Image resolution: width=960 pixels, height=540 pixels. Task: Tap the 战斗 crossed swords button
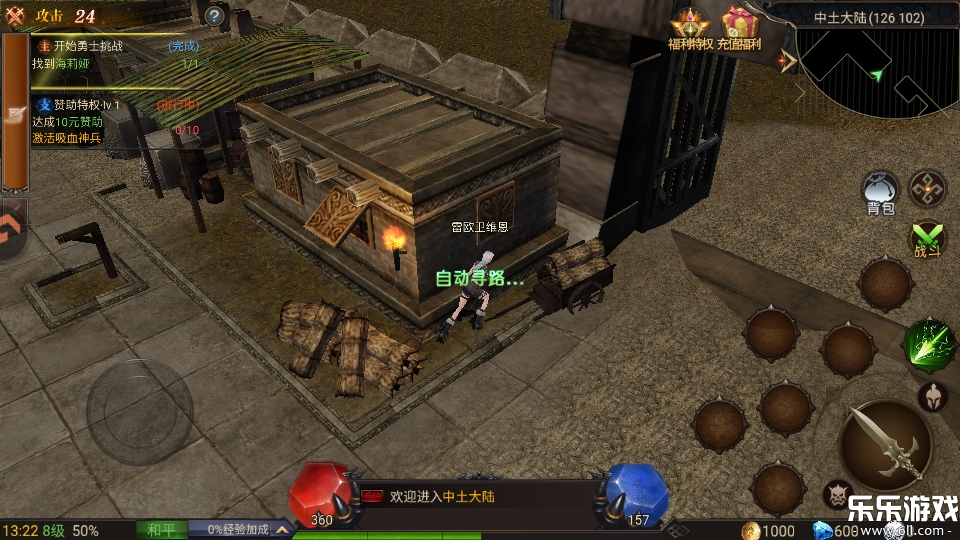(x=928, y=238)
